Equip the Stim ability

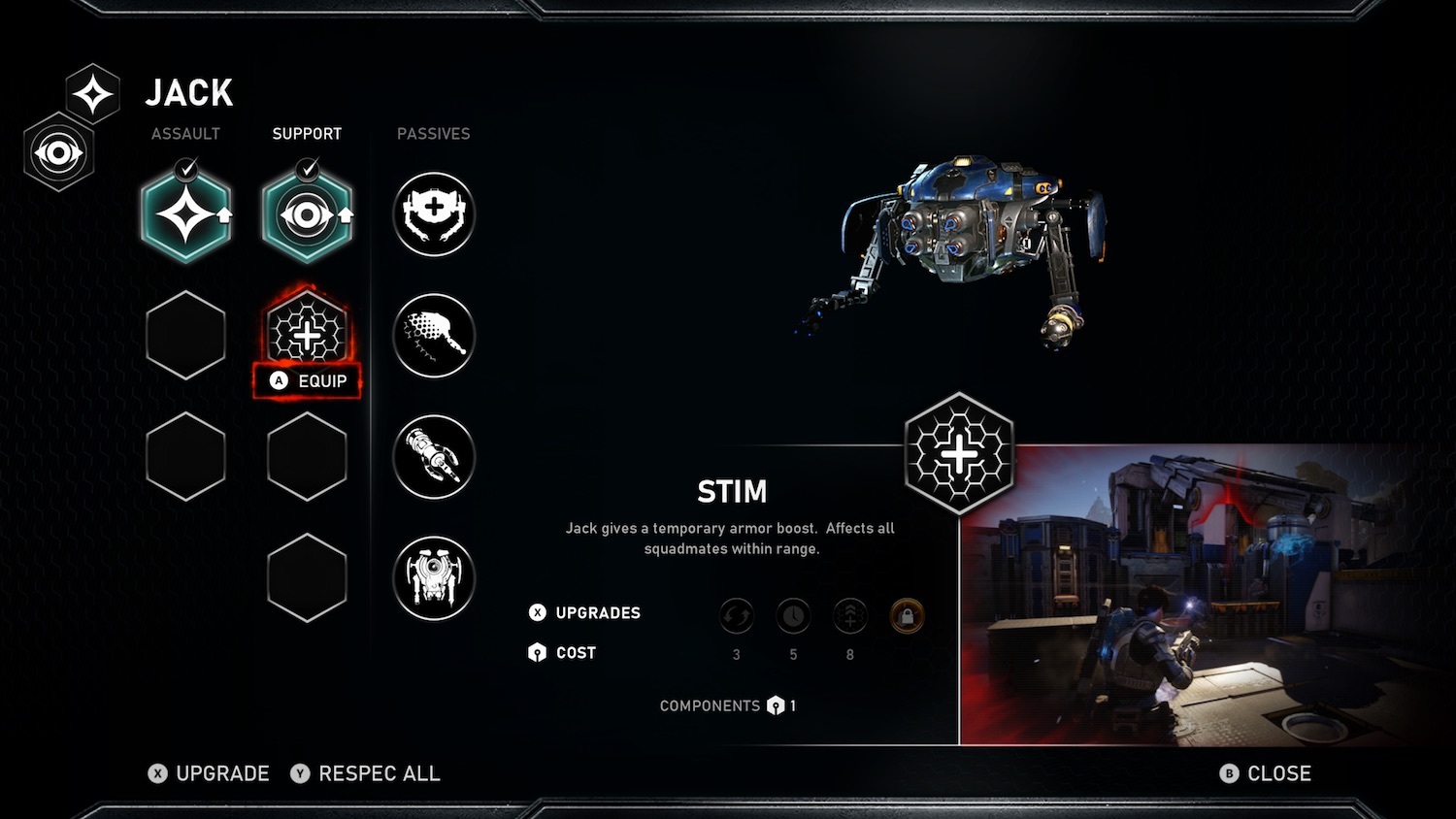pos(308,381)
